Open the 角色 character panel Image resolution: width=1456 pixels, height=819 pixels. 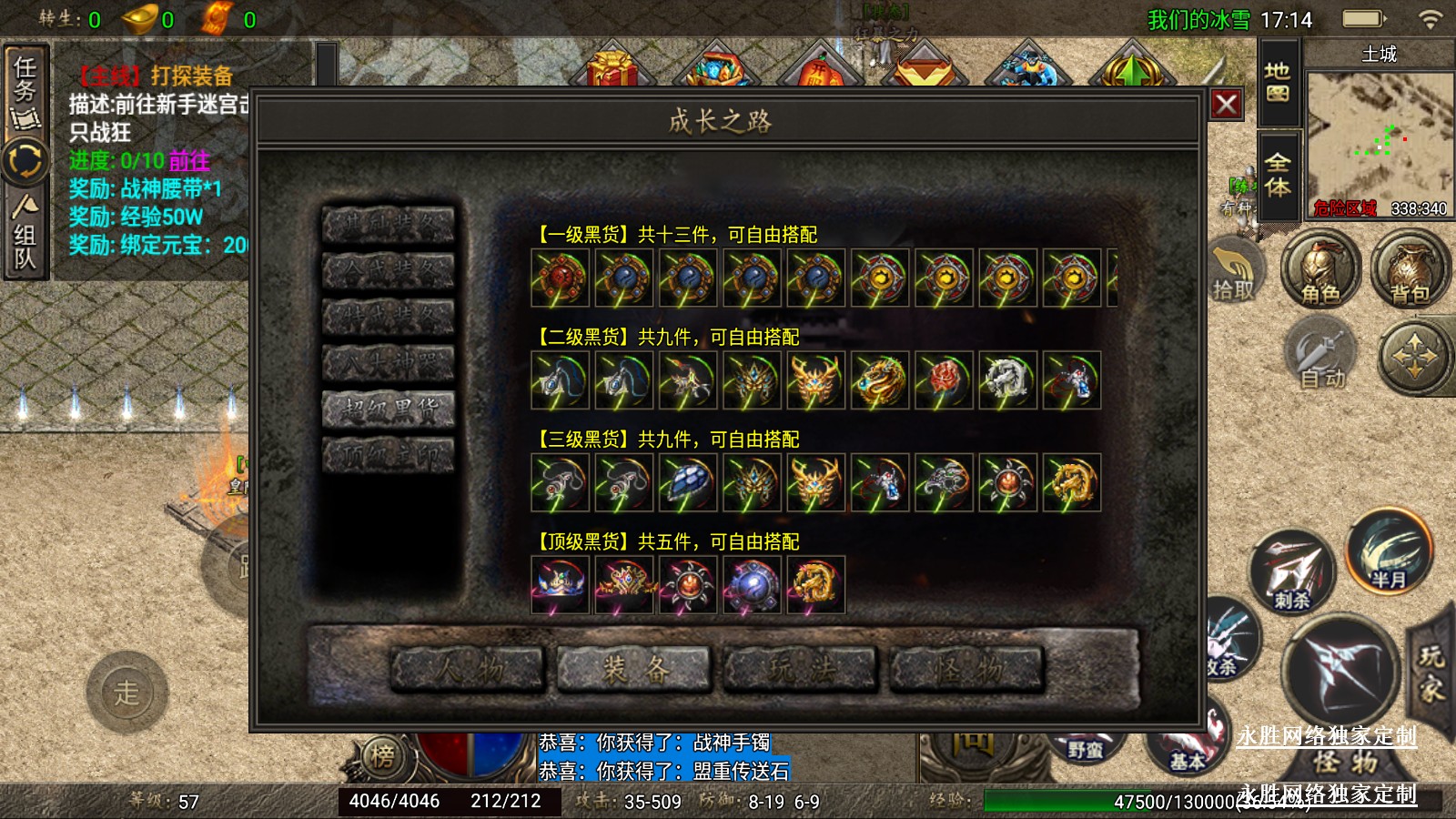click(1319, 270)
